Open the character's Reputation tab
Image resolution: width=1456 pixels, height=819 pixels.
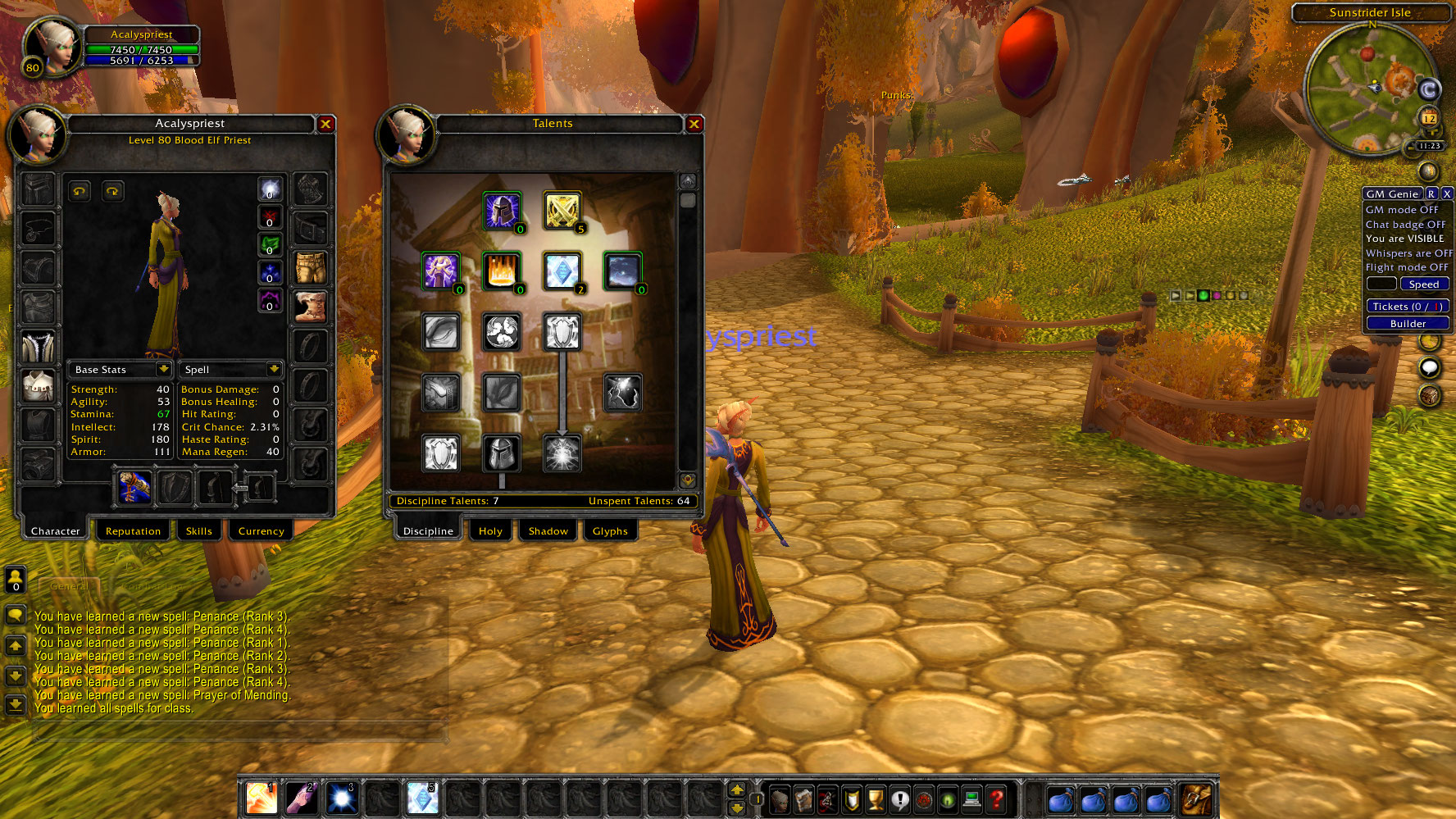coord(133,530)
